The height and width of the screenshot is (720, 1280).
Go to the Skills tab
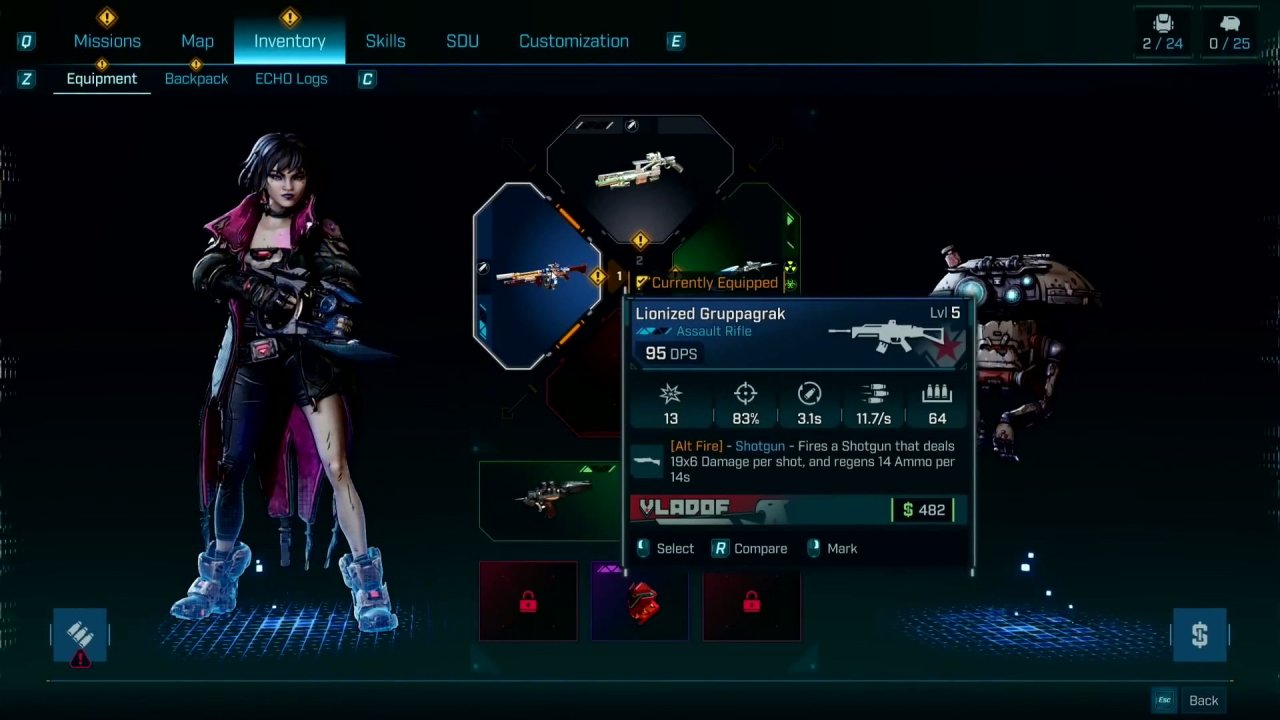point(385,41)
